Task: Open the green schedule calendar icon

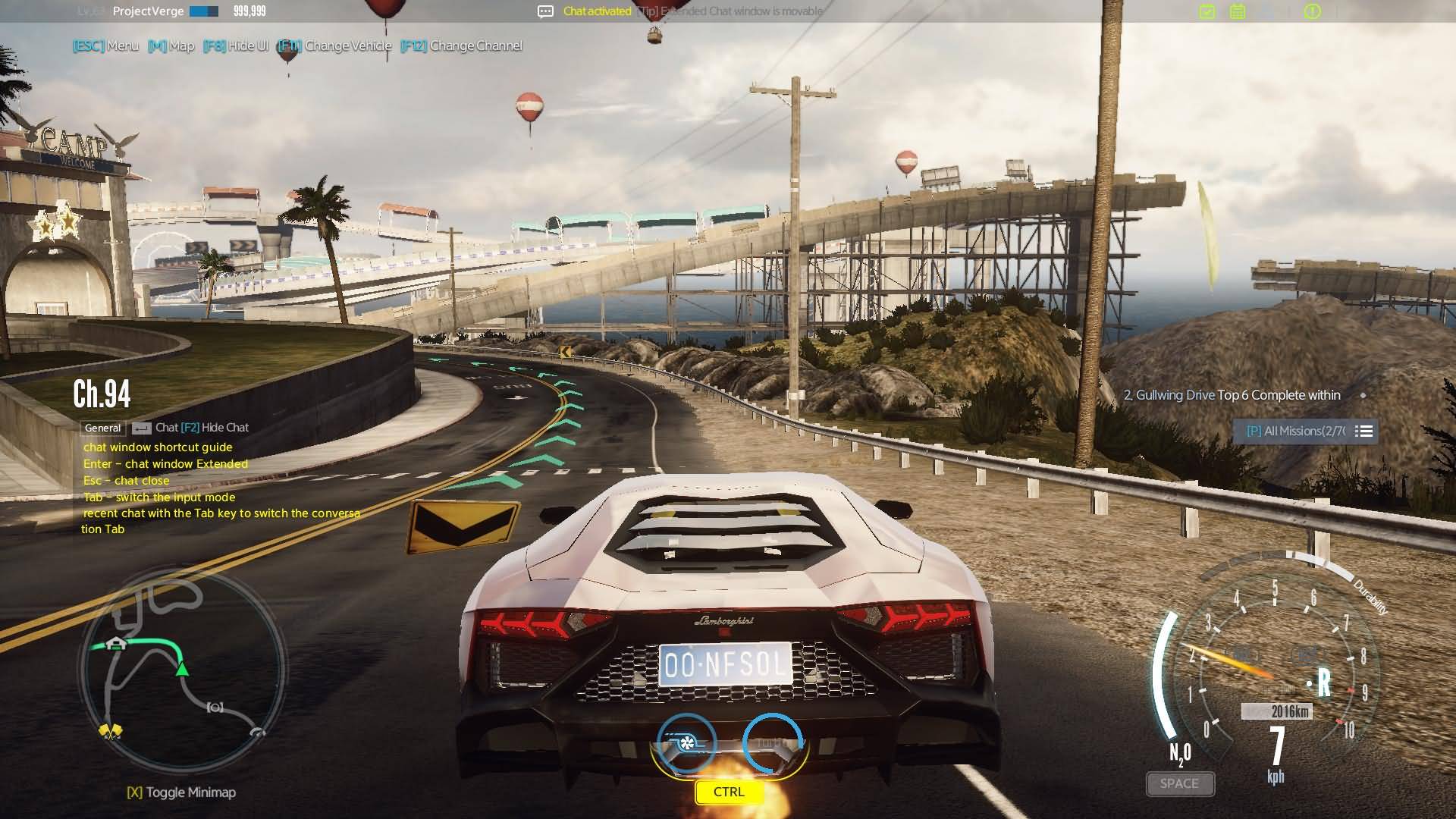Action: 1238,11
